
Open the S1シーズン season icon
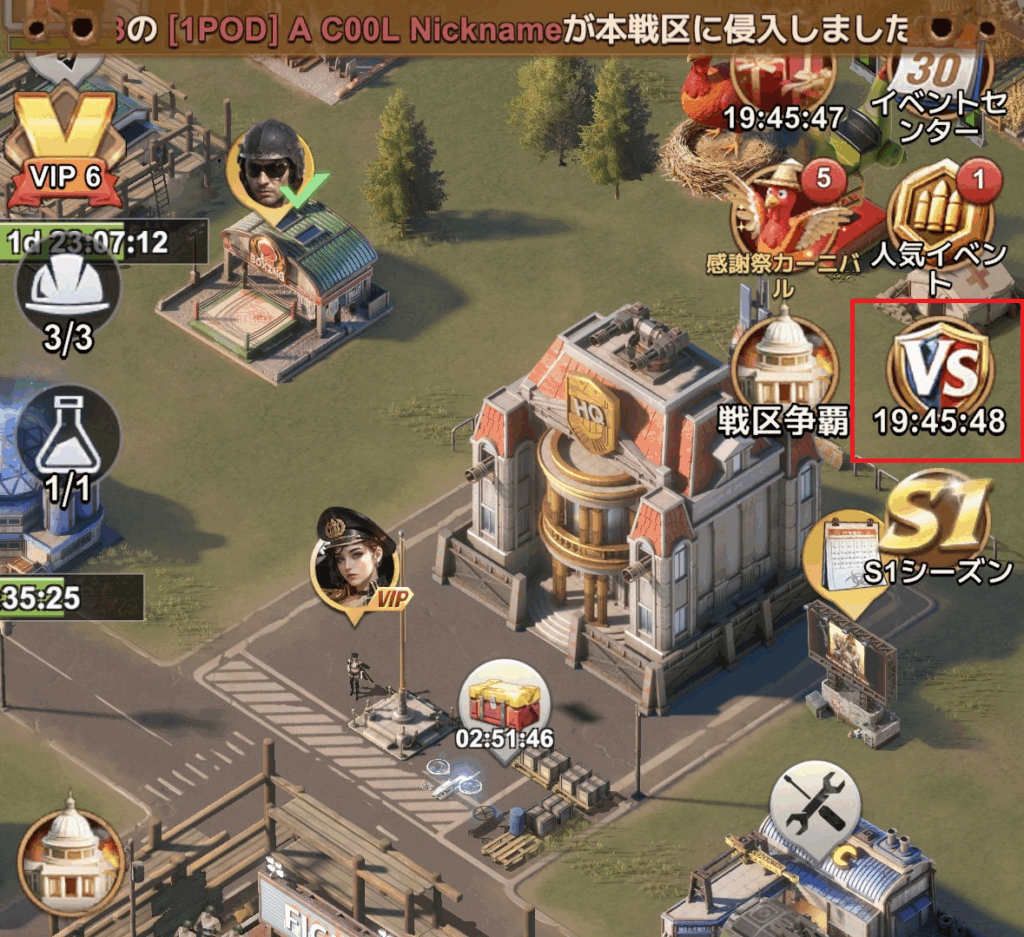tap(938, 518)
